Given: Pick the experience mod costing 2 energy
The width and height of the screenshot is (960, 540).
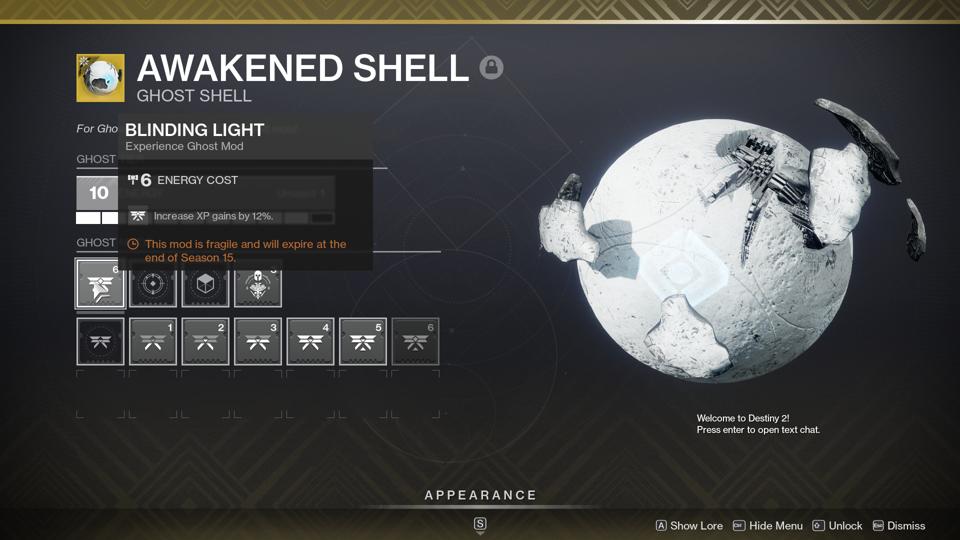Looking at the screenshot, I should coord(205,342).
